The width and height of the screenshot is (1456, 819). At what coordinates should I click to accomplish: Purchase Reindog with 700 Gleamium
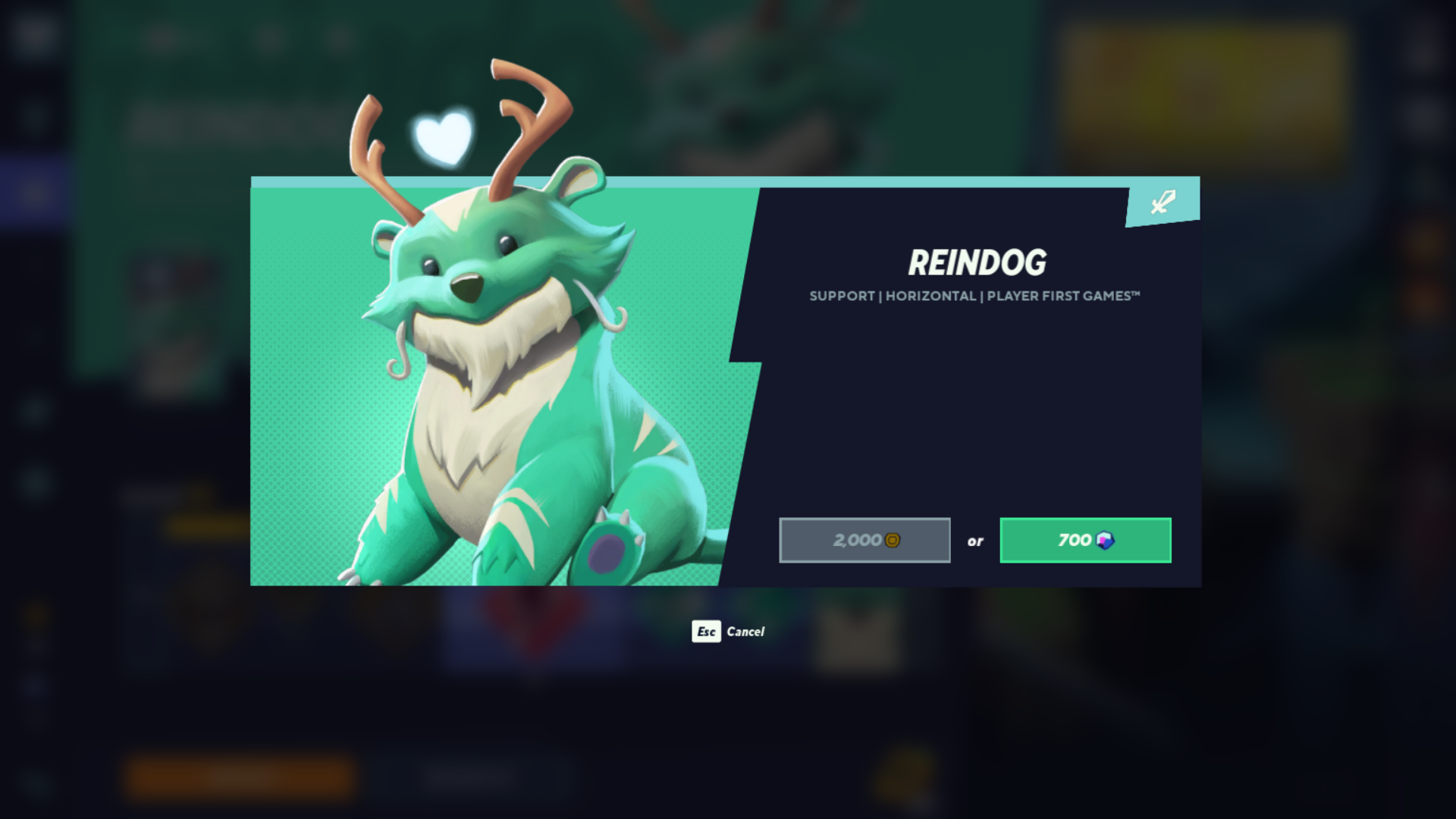tap(1085, 540)
